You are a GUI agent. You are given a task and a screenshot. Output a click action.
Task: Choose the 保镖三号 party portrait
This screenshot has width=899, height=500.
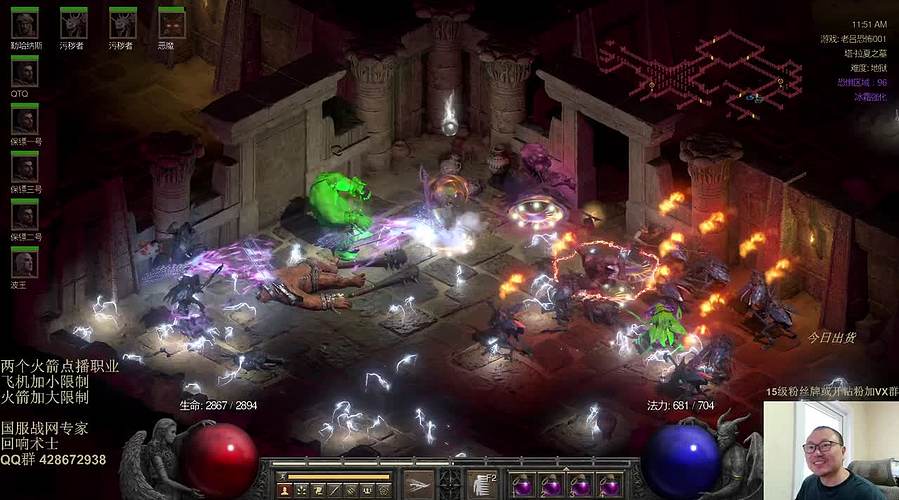coord(25,166)
